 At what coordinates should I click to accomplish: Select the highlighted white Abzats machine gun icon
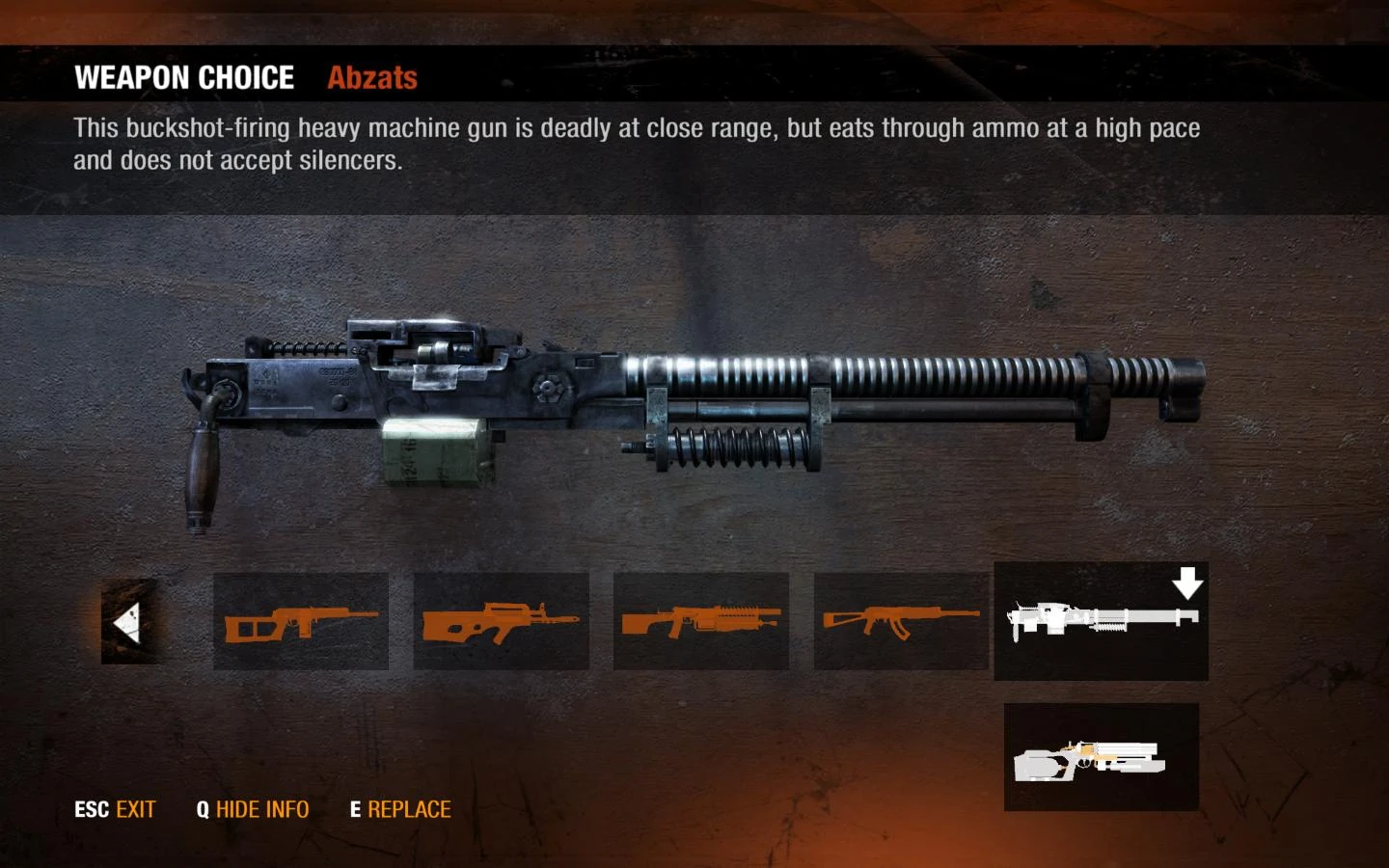(x=1101, y=622)
